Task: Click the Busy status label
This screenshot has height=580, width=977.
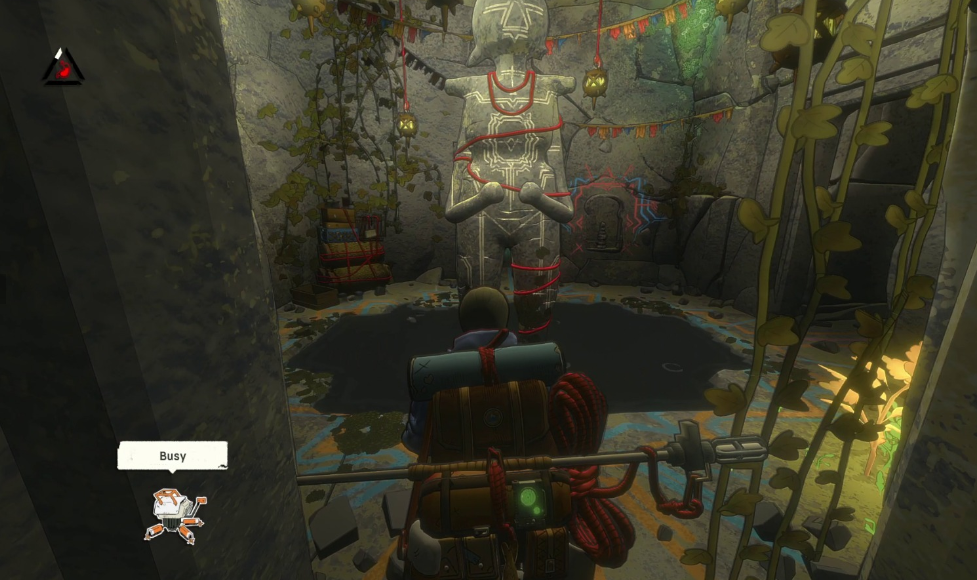Action: tap(172, 456)
